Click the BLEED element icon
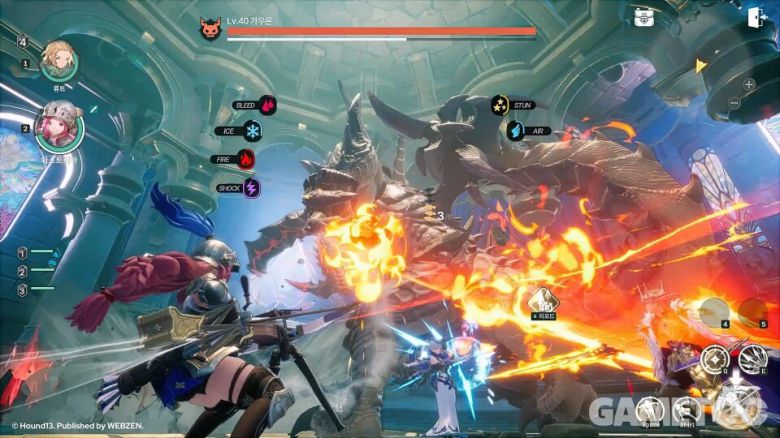Viewport: 780px width, 438px height. click(267, 104)
